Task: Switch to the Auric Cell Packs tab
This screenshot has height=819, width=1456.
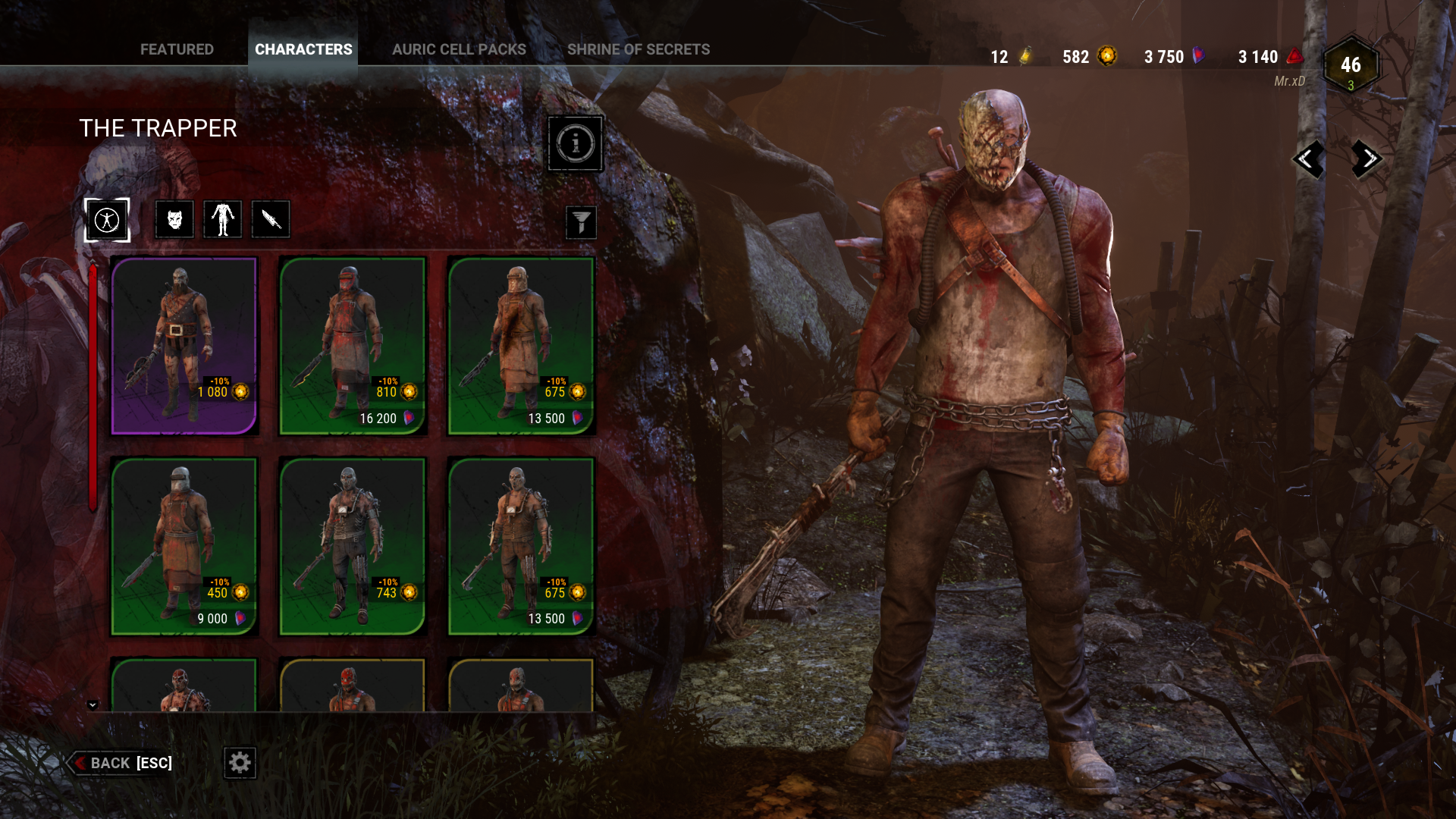Action: (459, 49)
